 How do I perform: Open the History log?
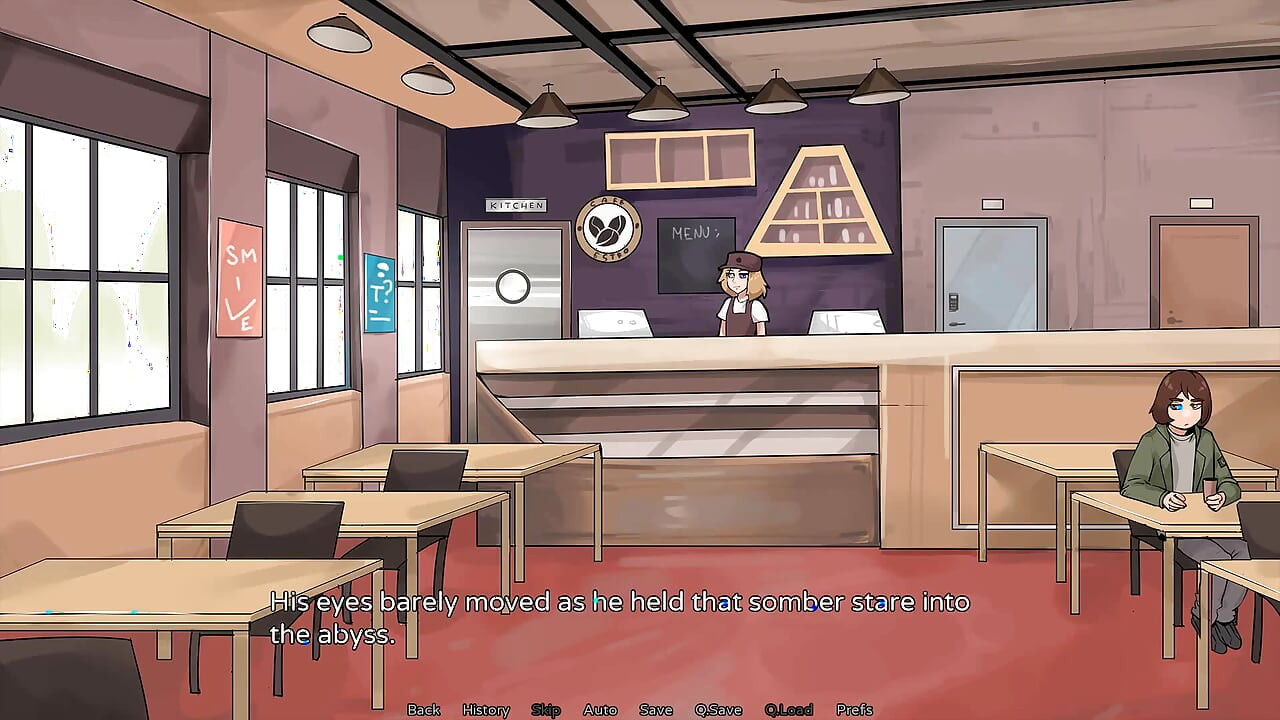tap(485, 709)
